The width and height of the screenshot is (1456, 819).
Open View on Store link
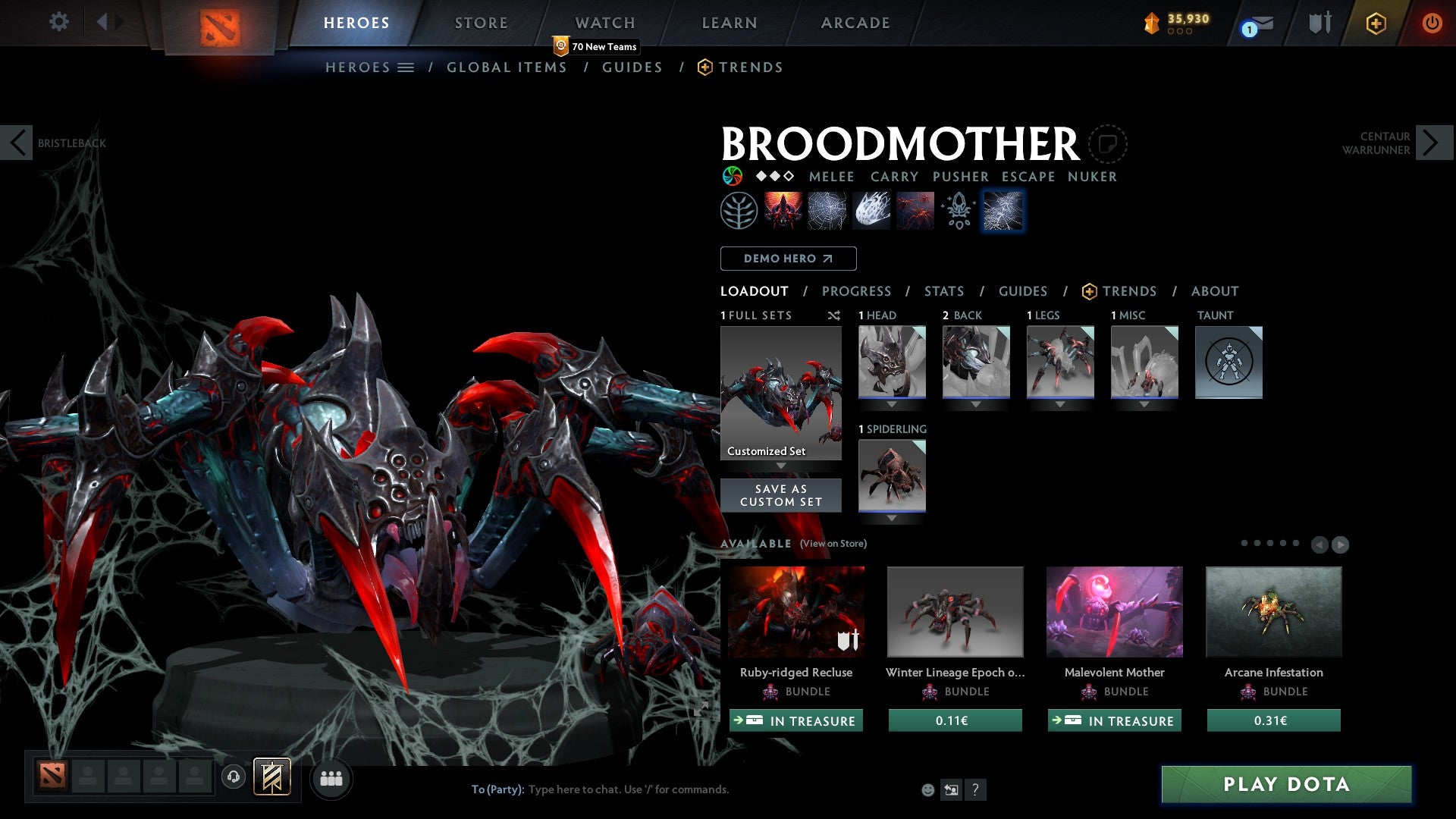coord(832,544)
